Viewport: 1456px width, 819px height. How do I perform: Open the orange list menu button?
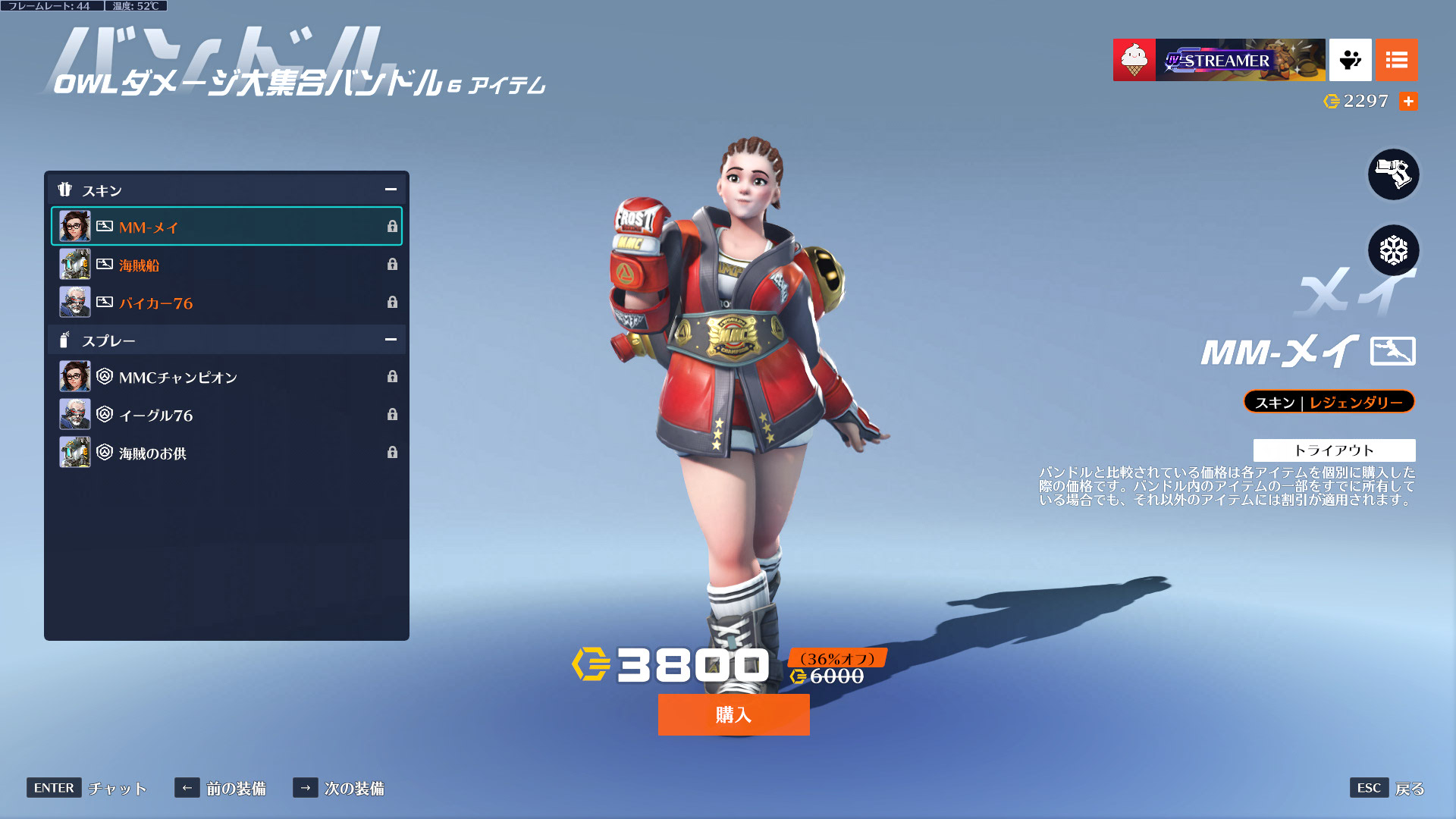coord(1396,60)
